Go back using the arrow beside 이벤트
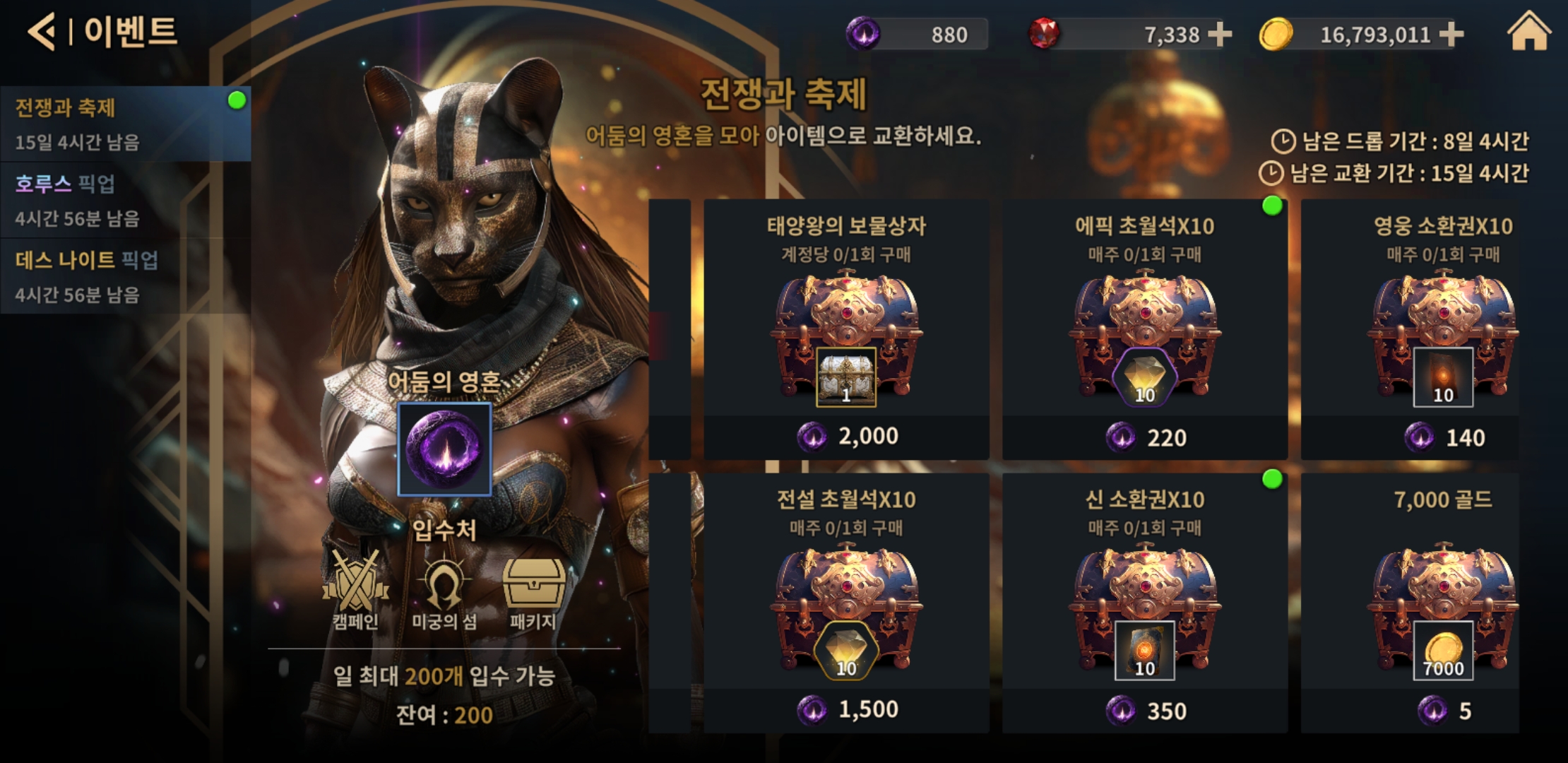The height and width of the screenshot is (763, 1568). 42,32
